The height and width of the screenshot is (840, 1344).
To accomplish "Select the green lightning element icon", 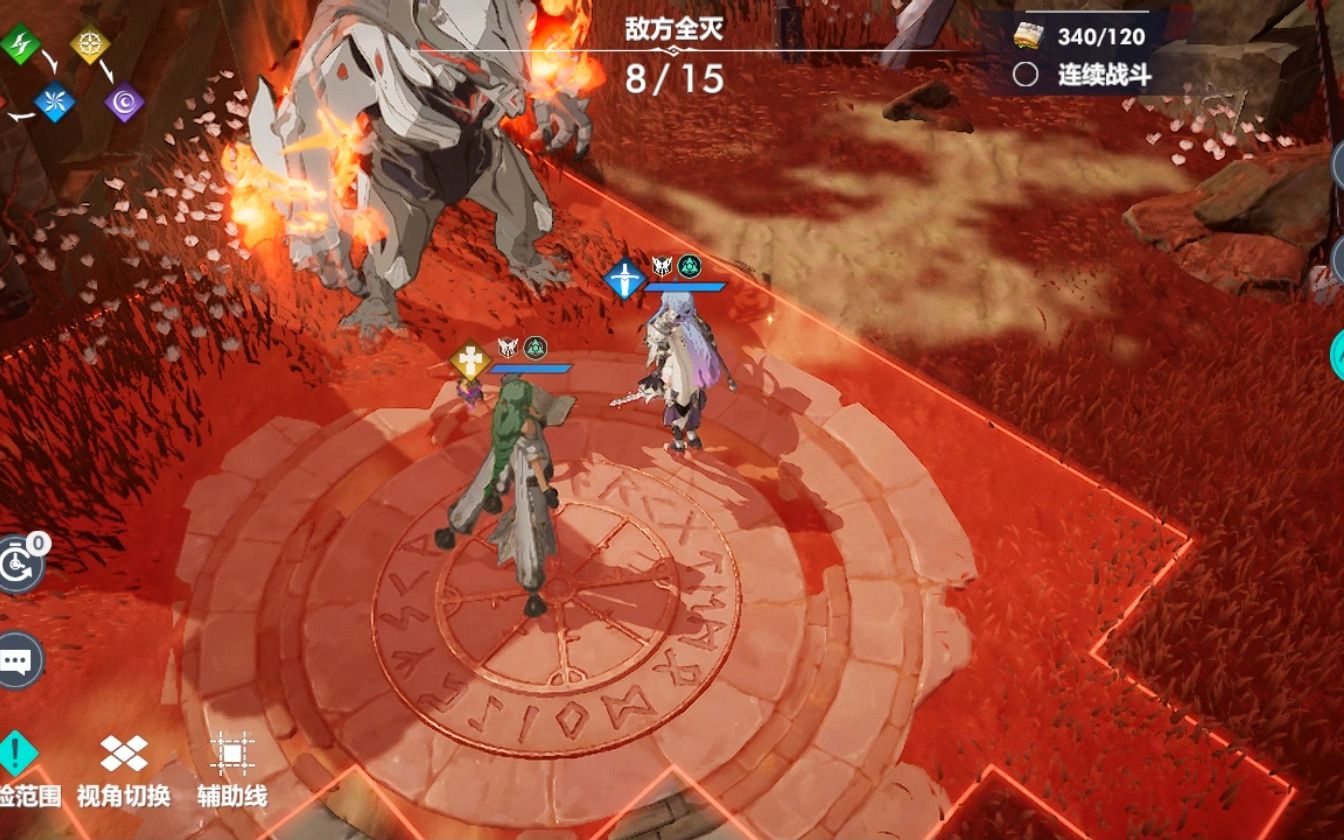I will click(x=19, y=45).
